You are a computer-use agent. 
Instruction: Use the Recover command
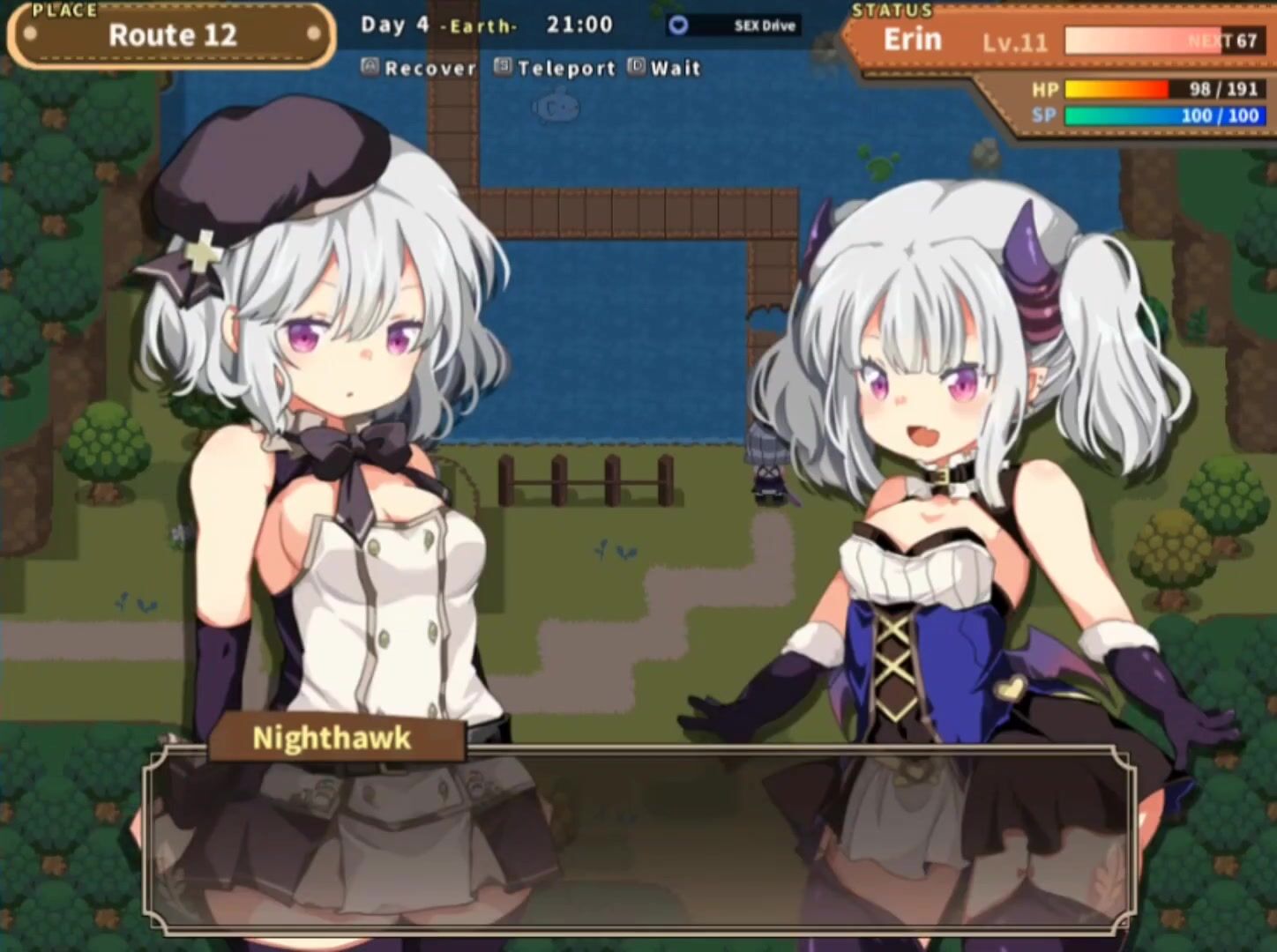coord(420,68)
